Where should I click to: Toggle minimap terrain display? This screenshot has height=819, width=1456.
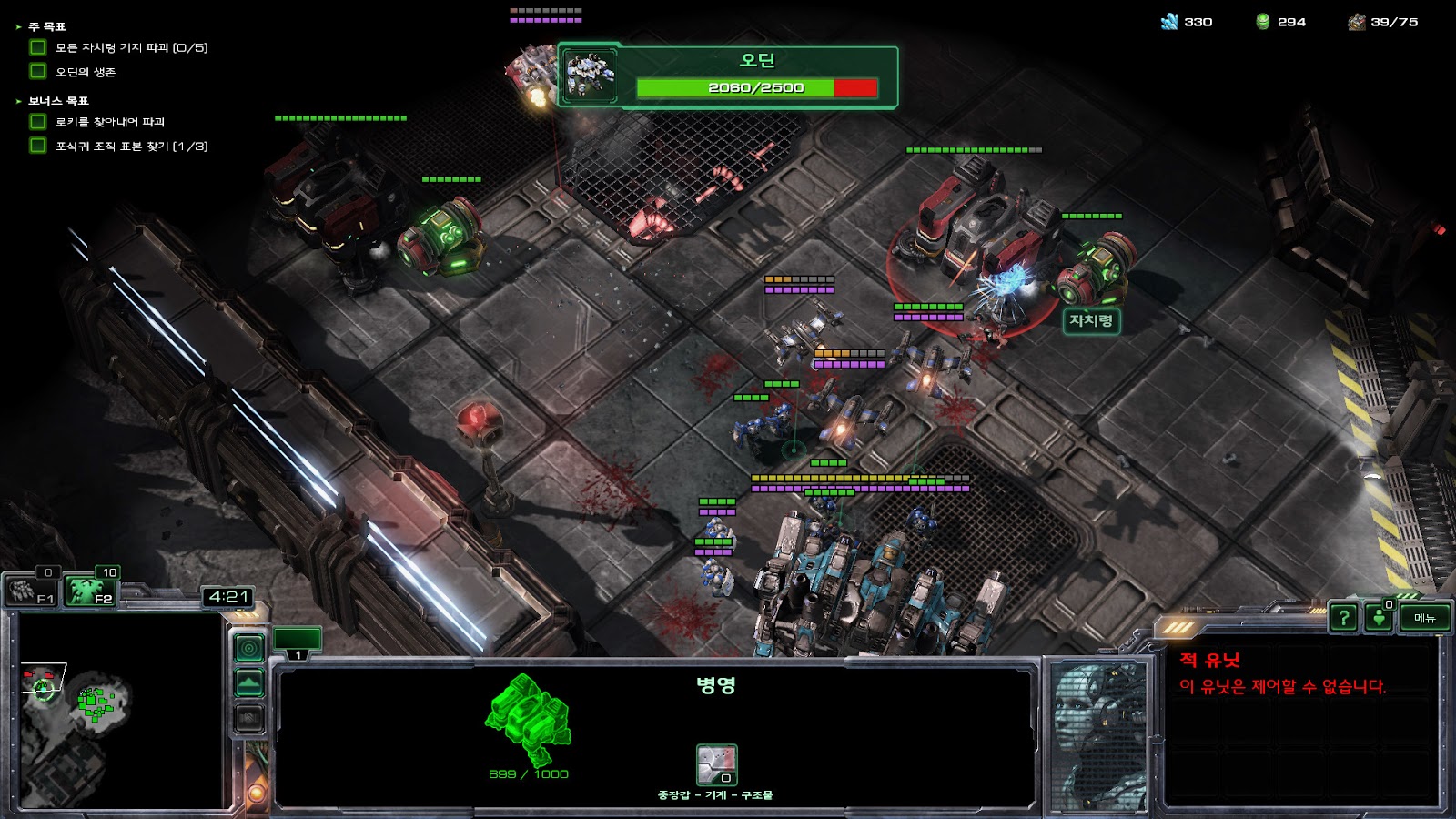pyautogui.click(x=249, y=683)
